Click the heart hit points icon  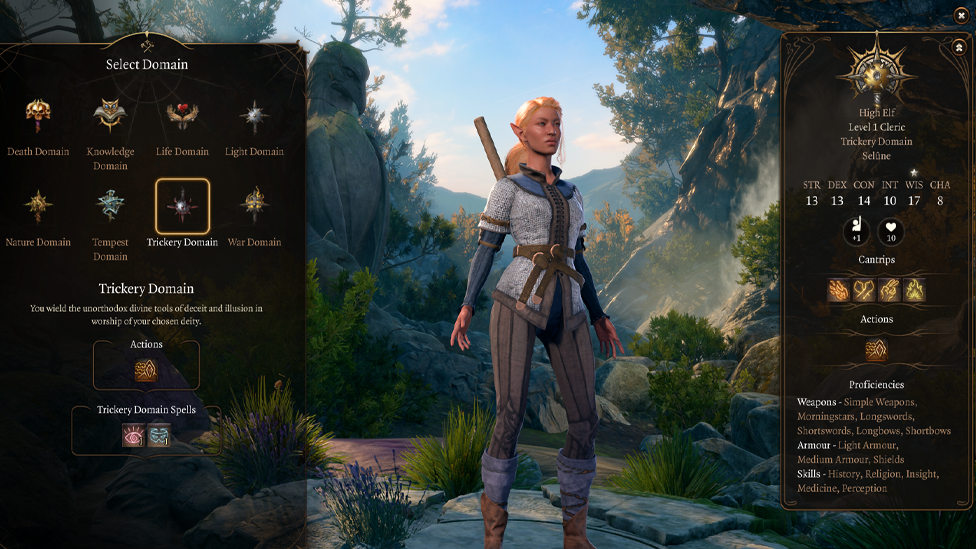coord(890,232)
